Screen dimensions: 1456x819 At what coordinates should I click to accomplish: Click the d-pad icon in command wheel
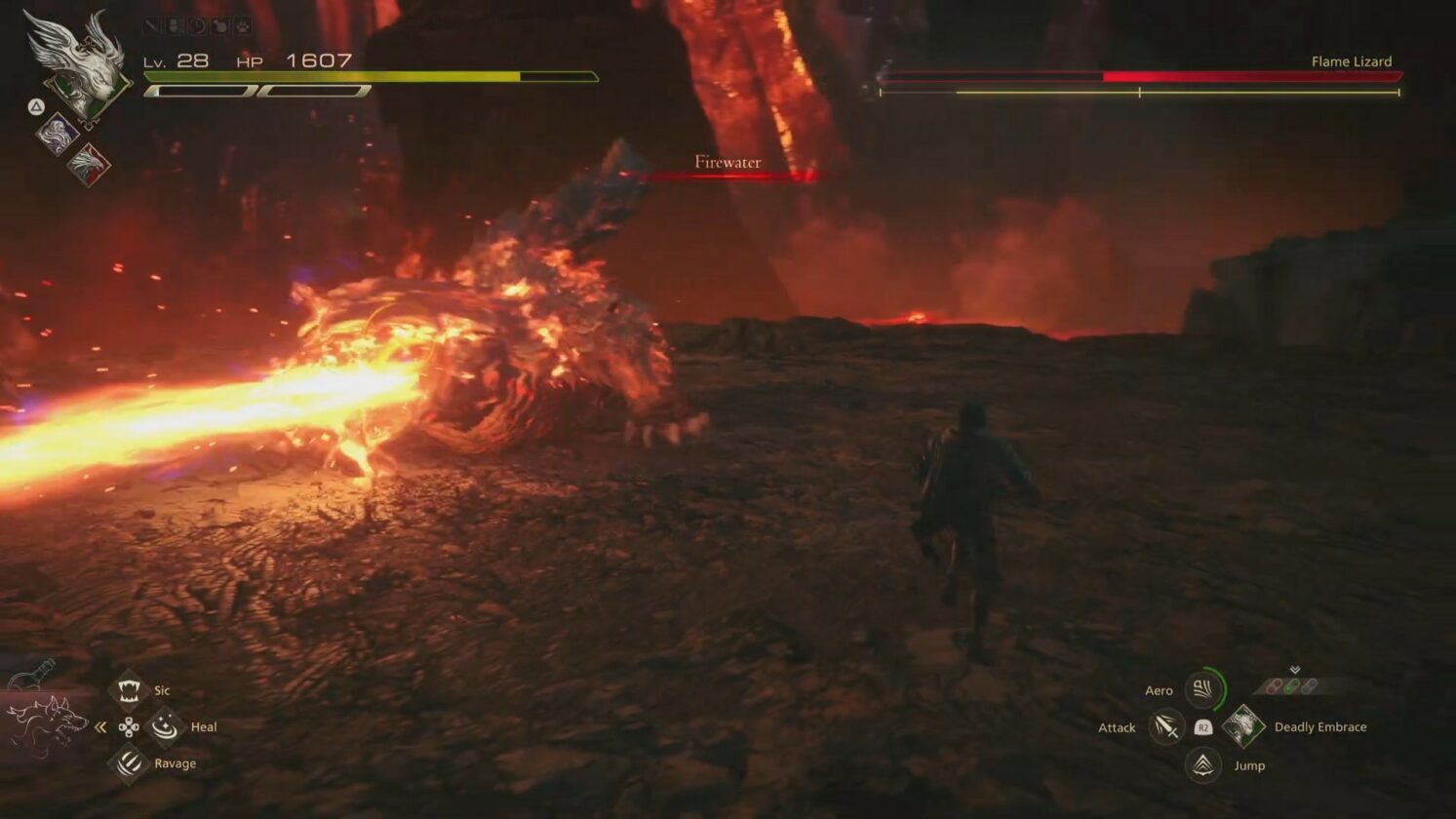[130, 727]
